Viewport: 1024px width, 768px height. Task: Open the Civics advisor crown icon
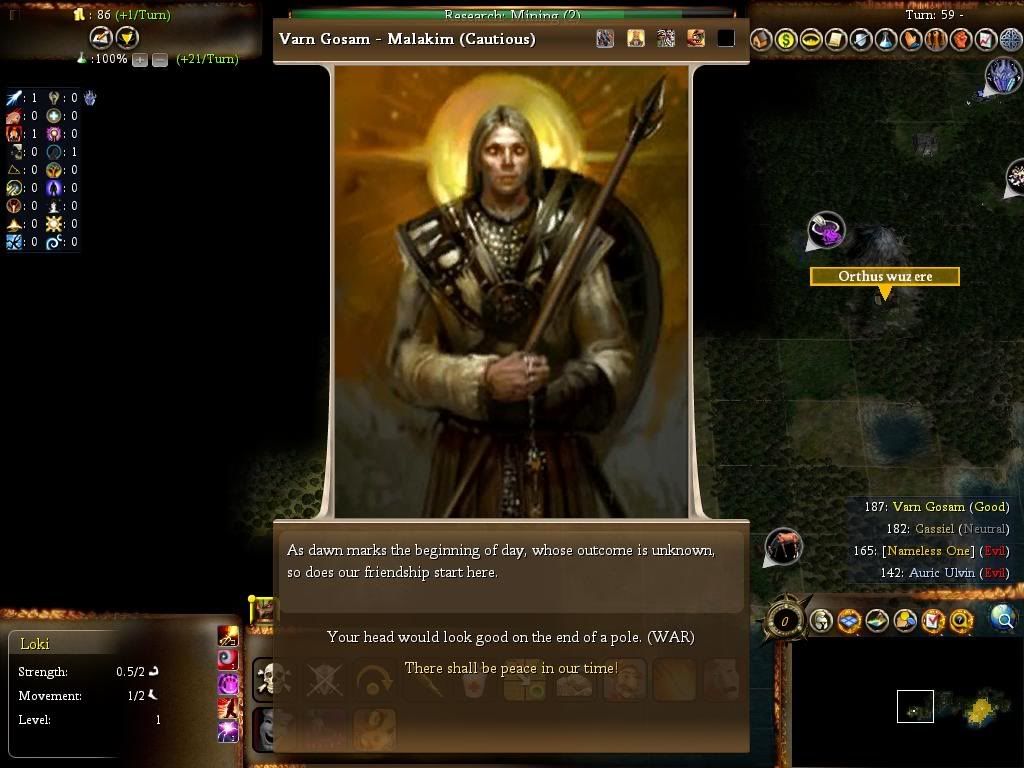pos(811,40)
